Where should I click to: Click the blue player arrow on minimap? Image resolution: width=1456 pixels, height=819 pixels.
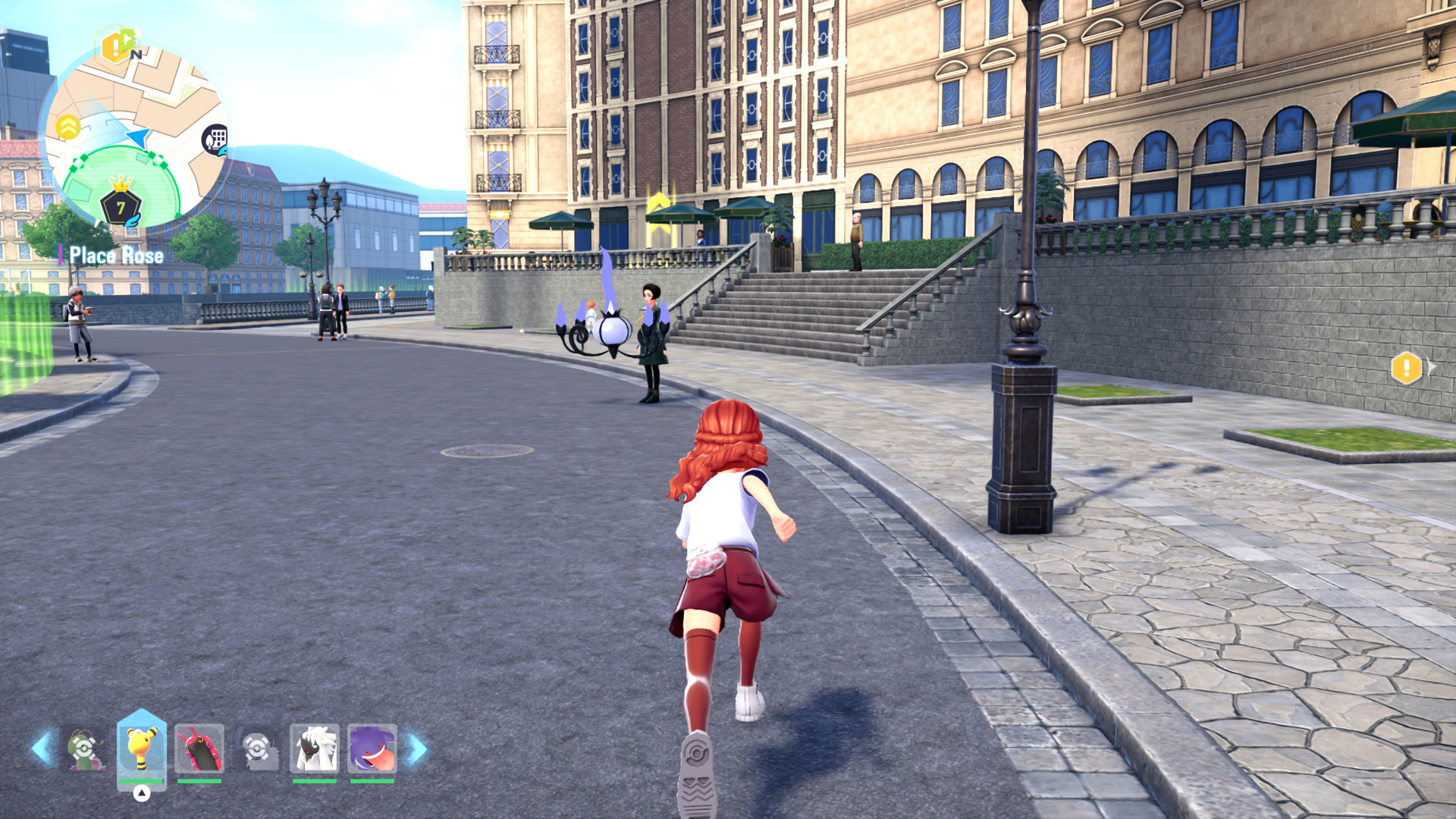point(139,138)
